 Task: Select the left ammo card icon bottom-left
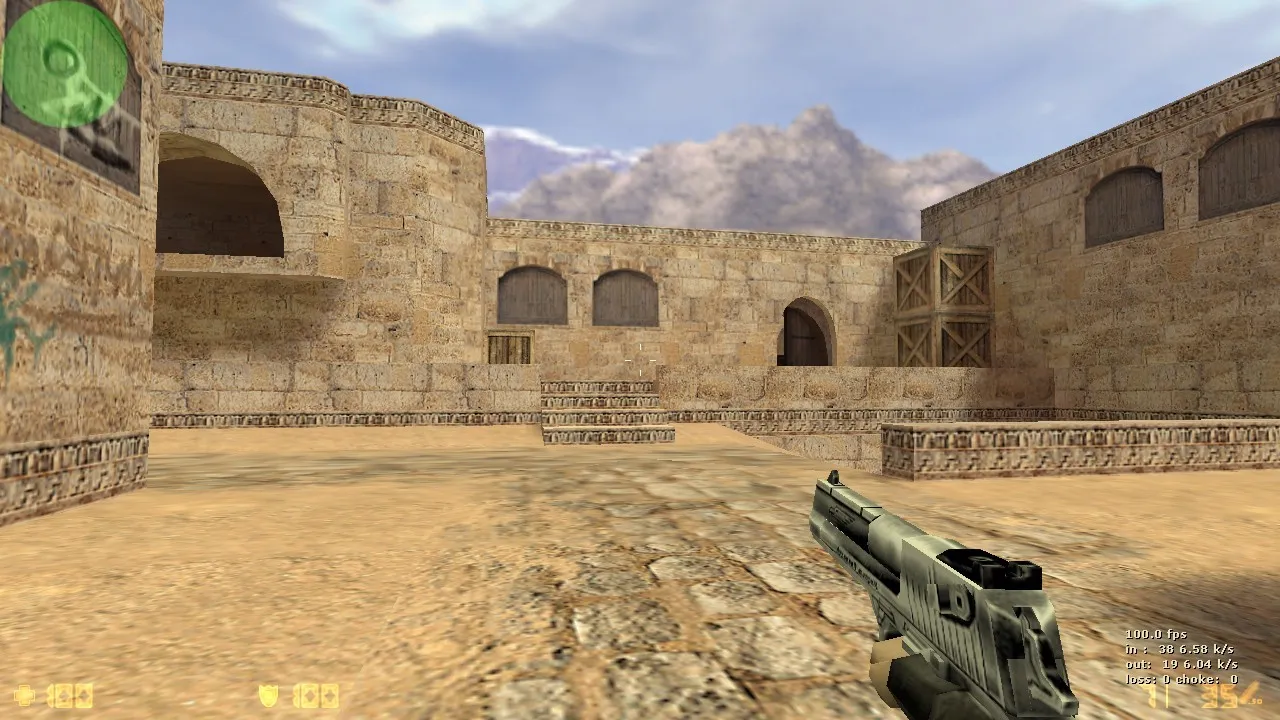click(62, 697)
